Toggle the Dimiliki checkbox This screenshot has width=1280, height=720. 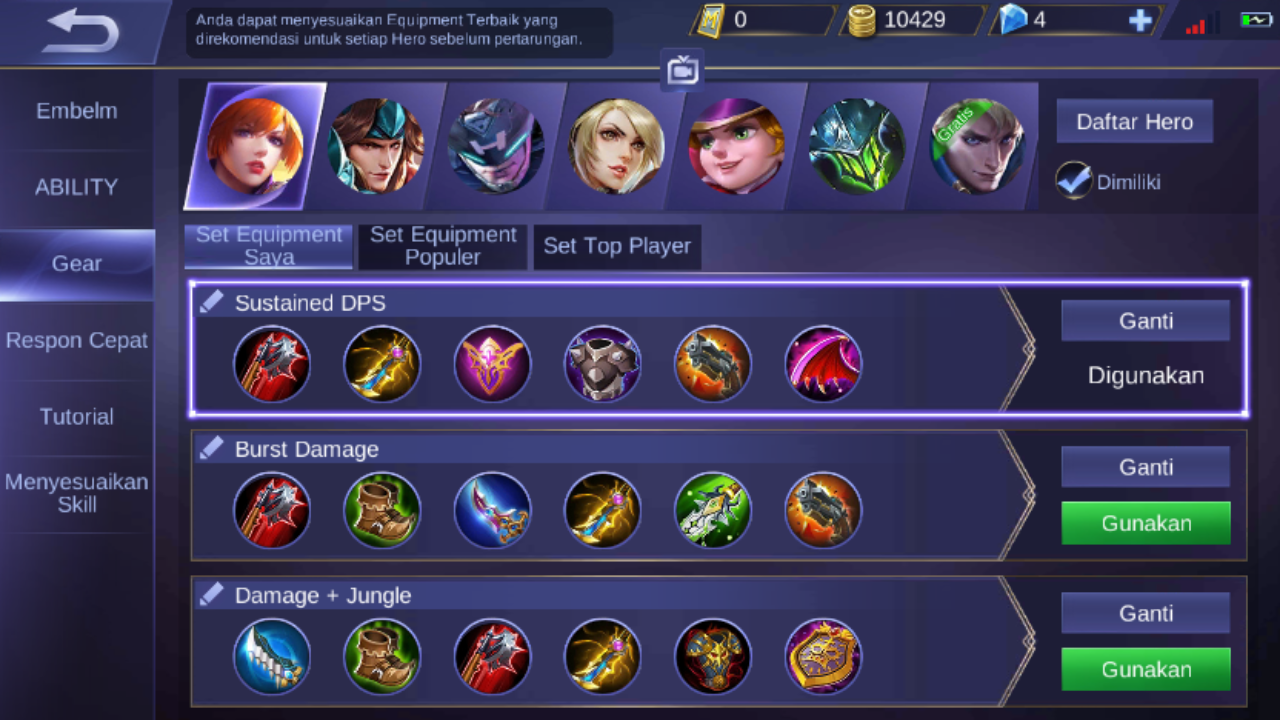coord(1073,181)
